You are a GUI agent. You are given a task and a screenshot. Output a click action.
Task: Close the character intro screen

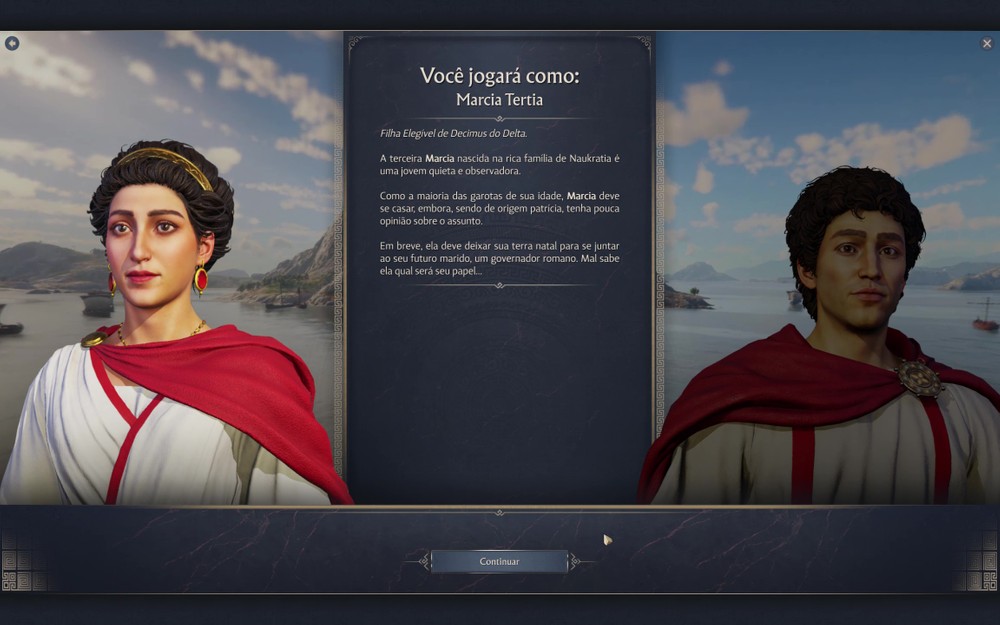click(x=987, y=44)
